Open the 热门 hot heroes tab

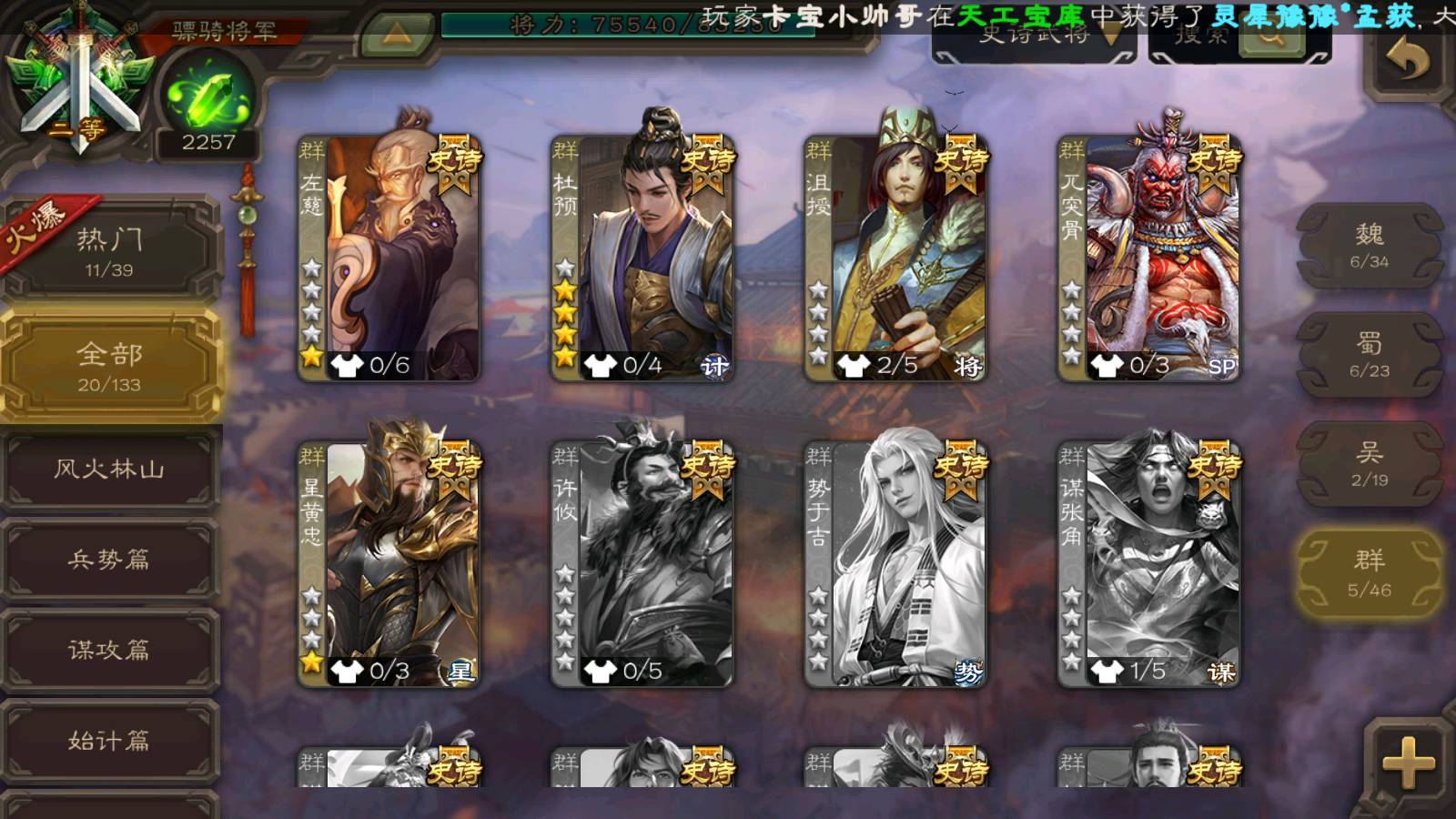coord(109,250)
